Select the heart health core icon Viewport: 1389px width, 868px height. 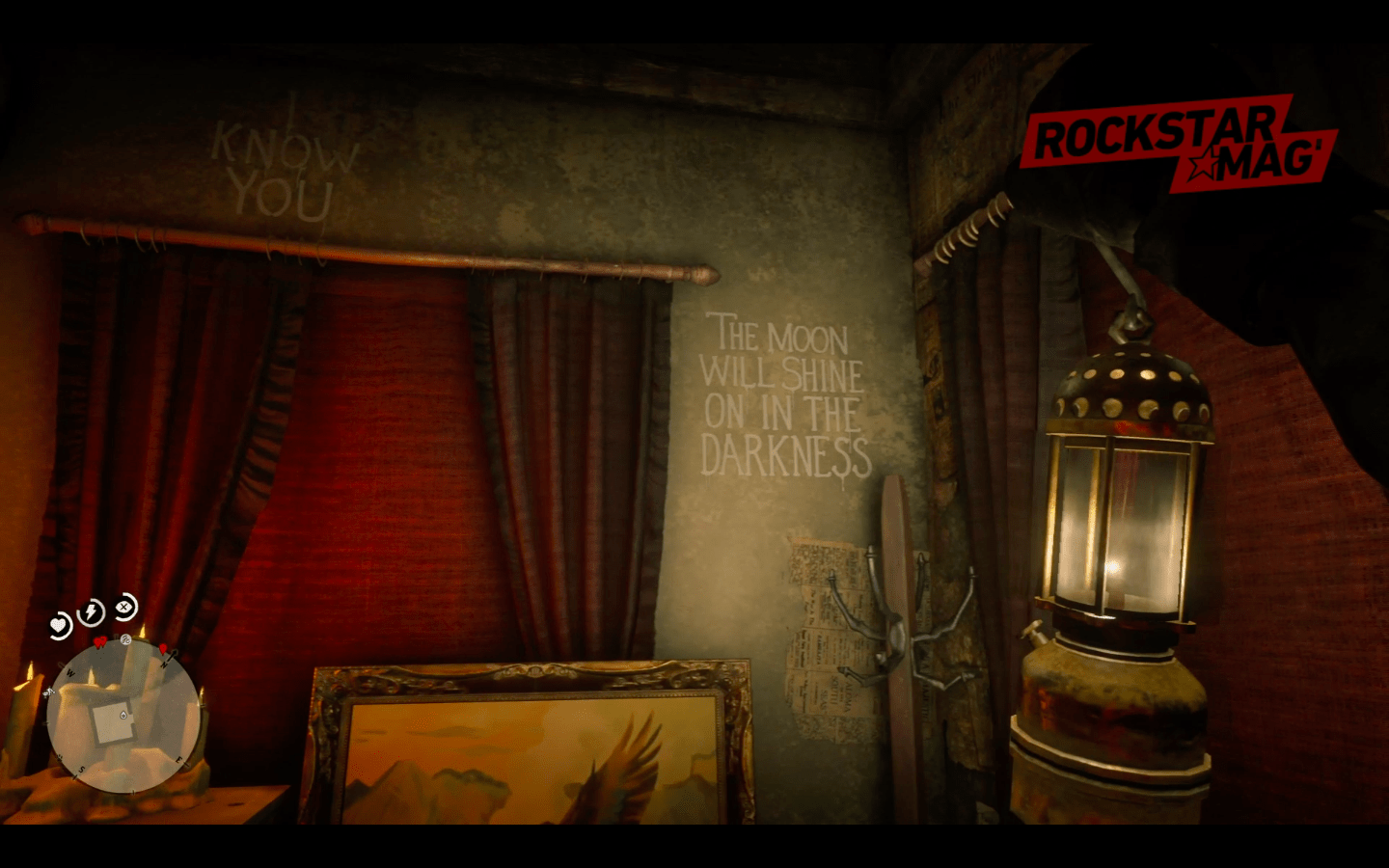60,625
